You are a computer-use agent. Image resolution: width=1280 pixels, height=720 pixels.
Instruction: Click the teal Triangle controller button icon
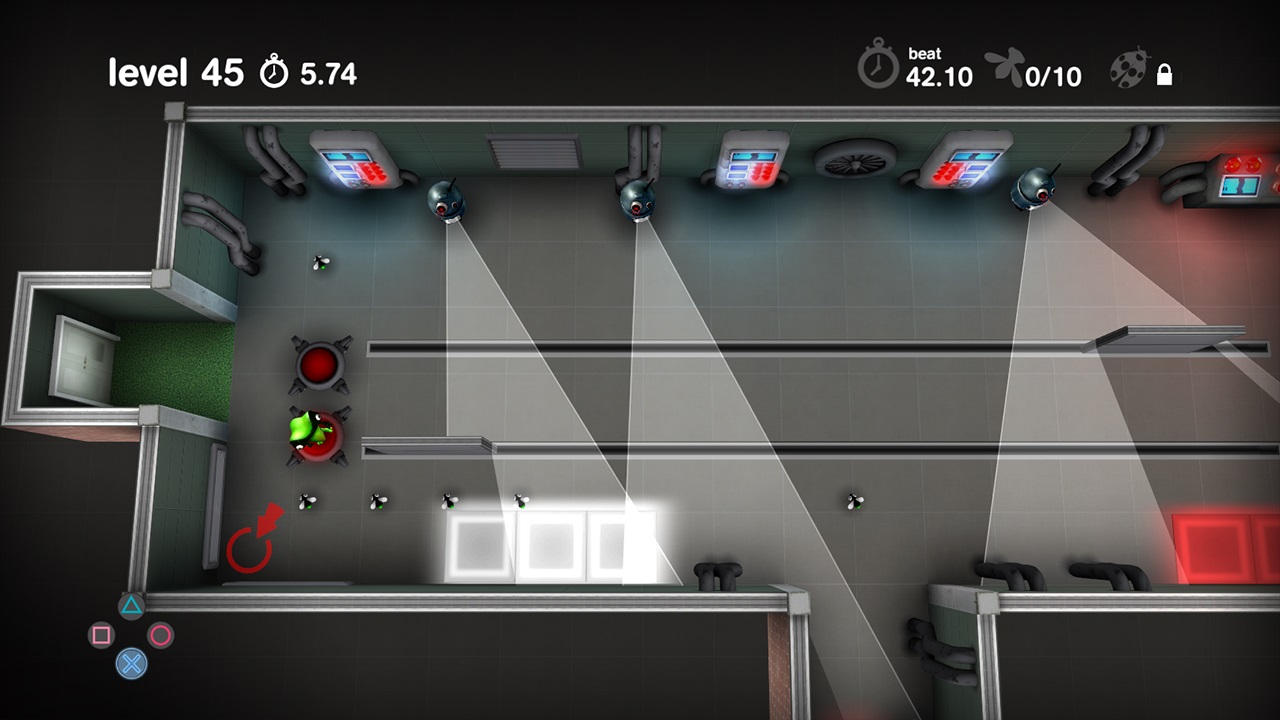(x=131, y=606)
